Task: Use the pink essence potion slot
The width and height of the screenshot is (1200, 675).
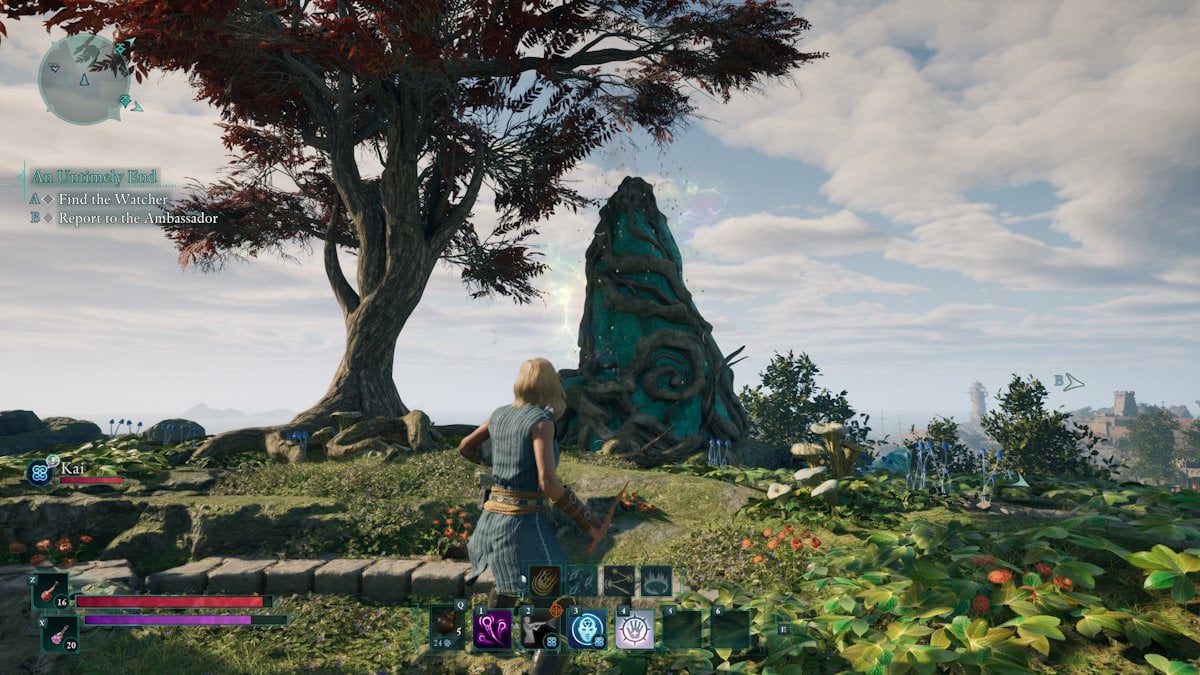Action: [x=59, y=633]
